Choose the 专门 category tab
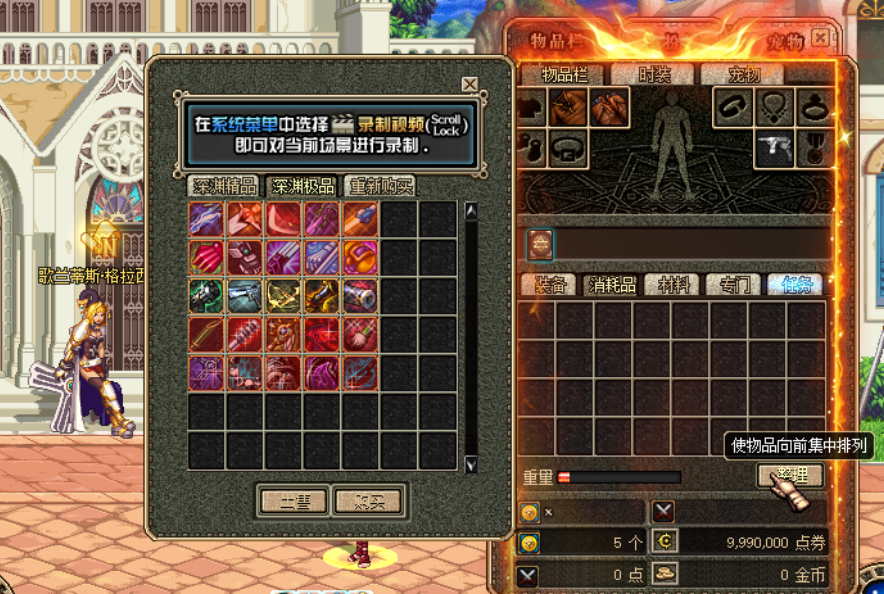 pyautogui.click(x=733, y=285)
